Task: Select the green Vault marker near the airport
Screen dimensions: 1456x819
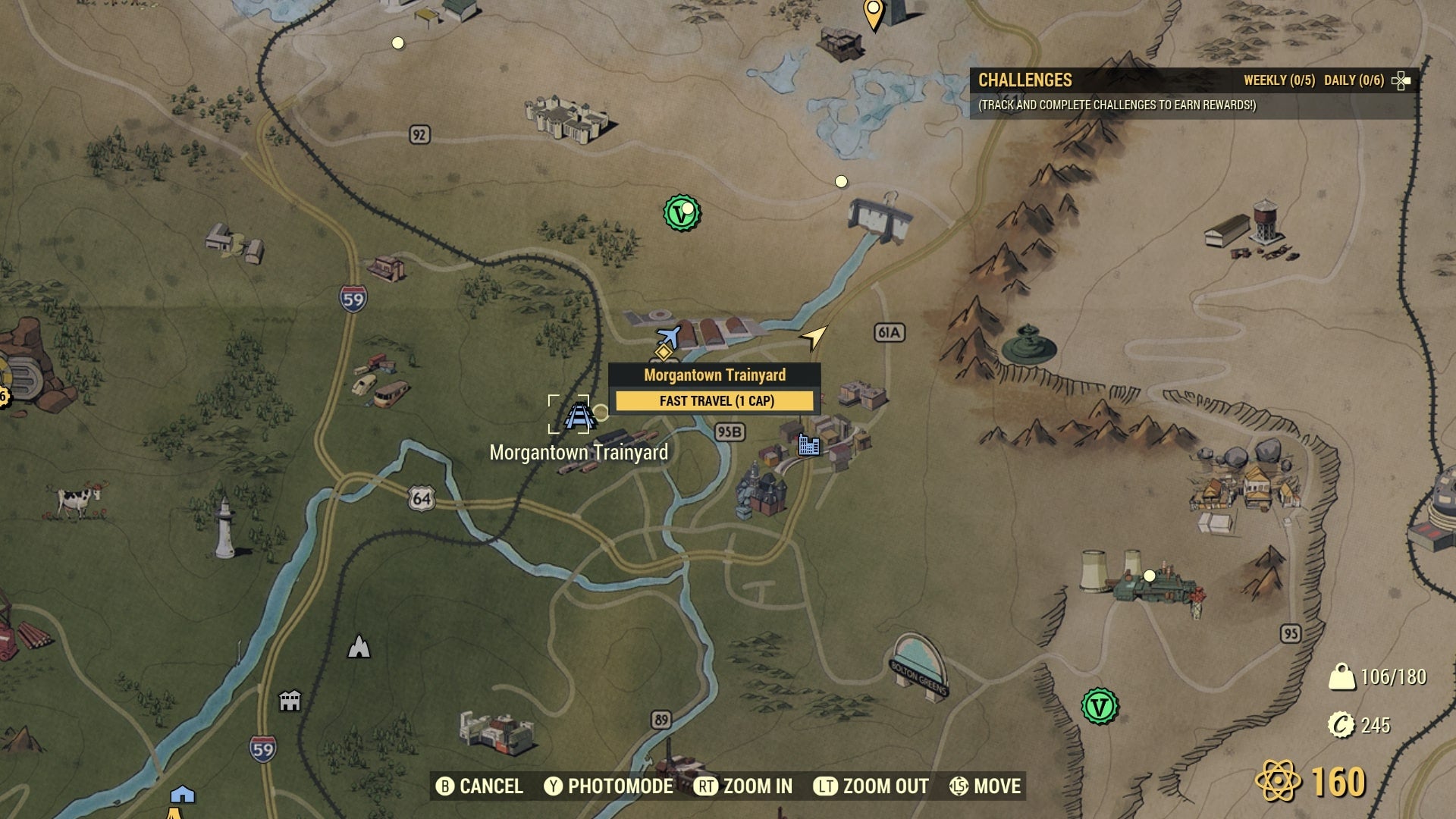Action: coord(680,212)
